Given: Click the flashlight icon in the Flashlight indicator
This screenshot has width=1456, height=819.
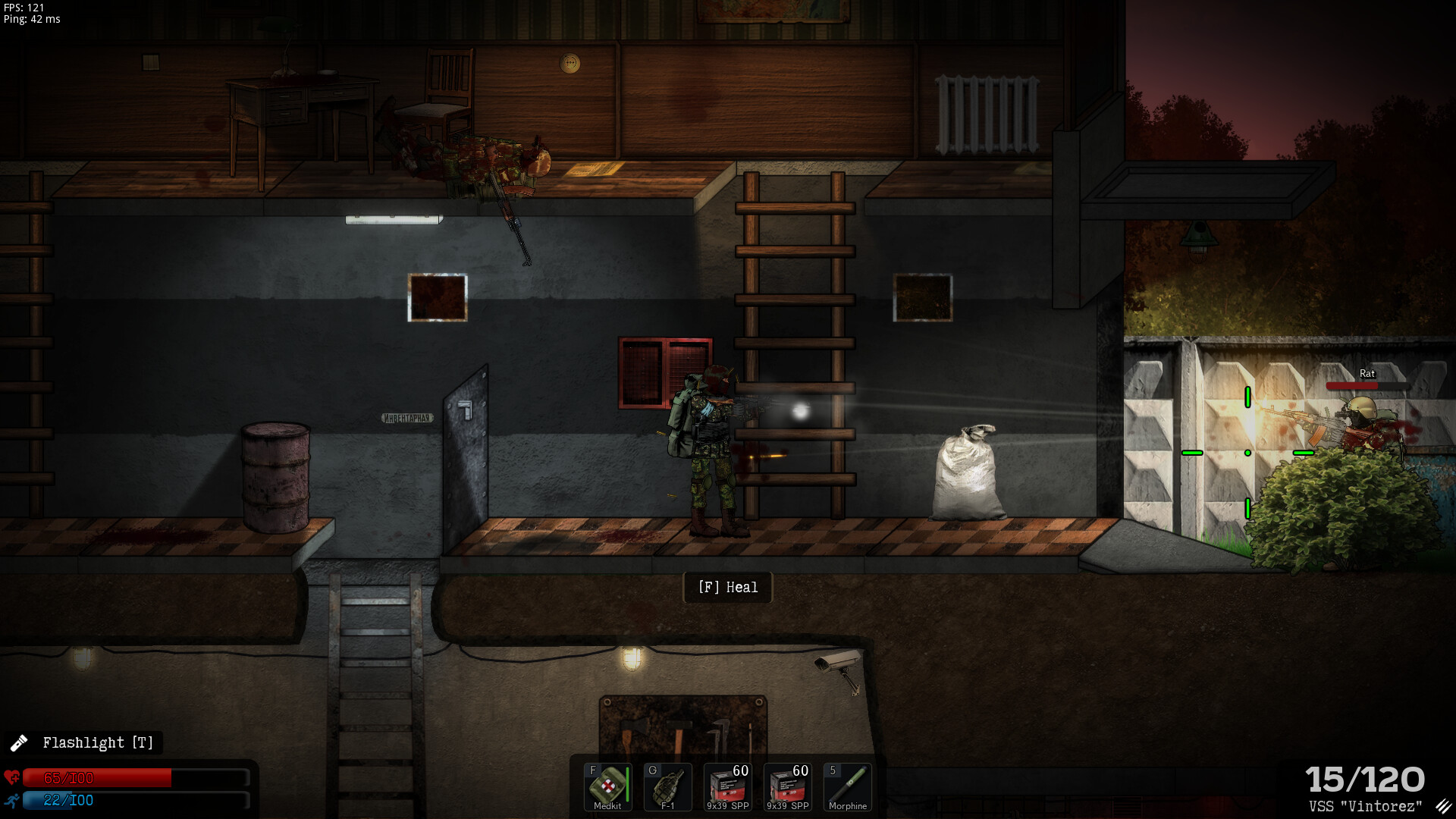Looking at the screenshot, I should 20,742.
